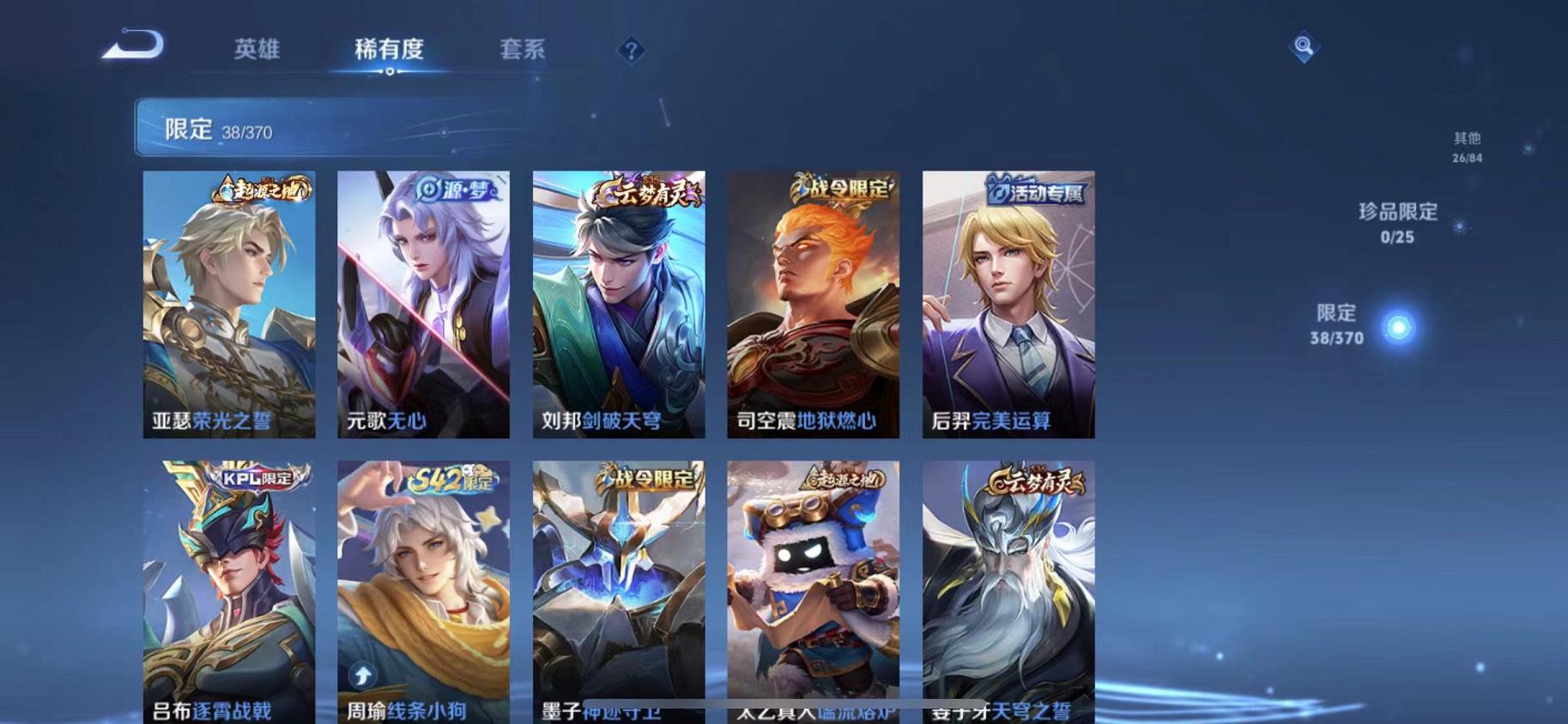Select the 元歌 无心 skin card
The height and width of the screenshot is (724, 1568).
tap(421, 305)
